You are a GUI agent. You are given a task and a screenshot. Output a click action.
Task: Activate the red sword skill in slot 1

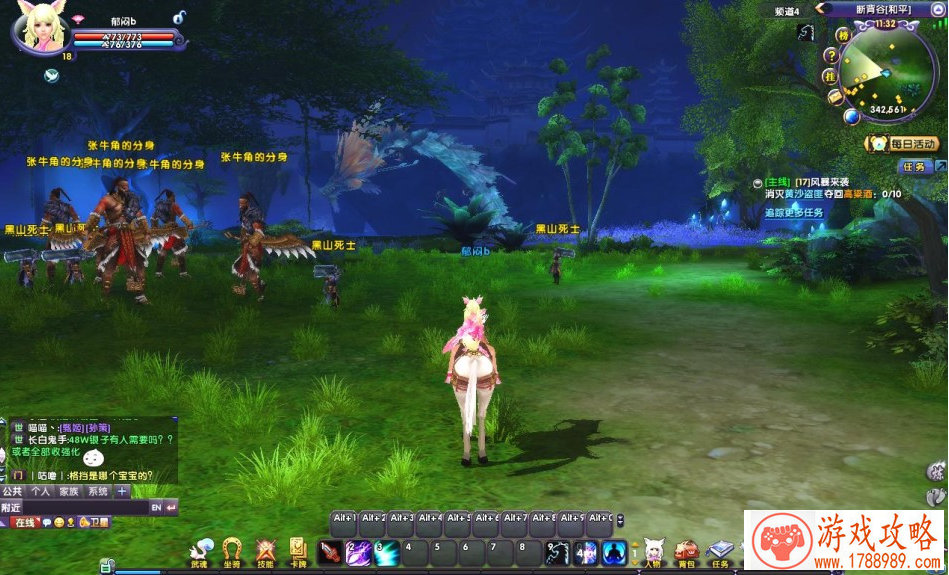pyautogui.click(x=330, y=552)
